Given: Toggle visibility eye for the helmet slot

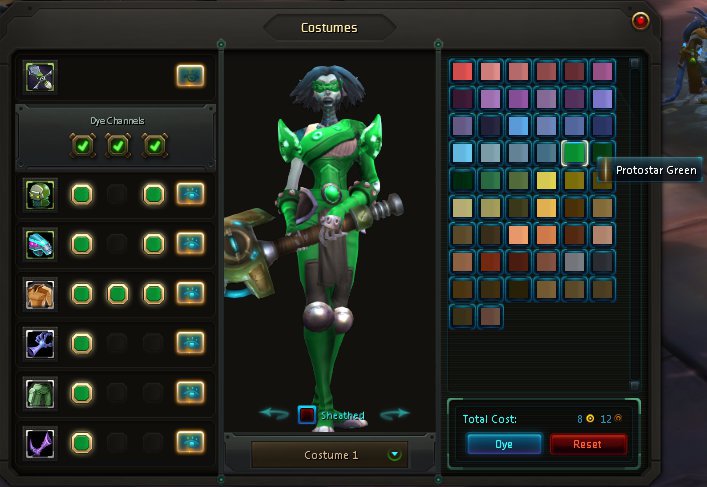Looking at the screenshot, I should click(190, 194).
